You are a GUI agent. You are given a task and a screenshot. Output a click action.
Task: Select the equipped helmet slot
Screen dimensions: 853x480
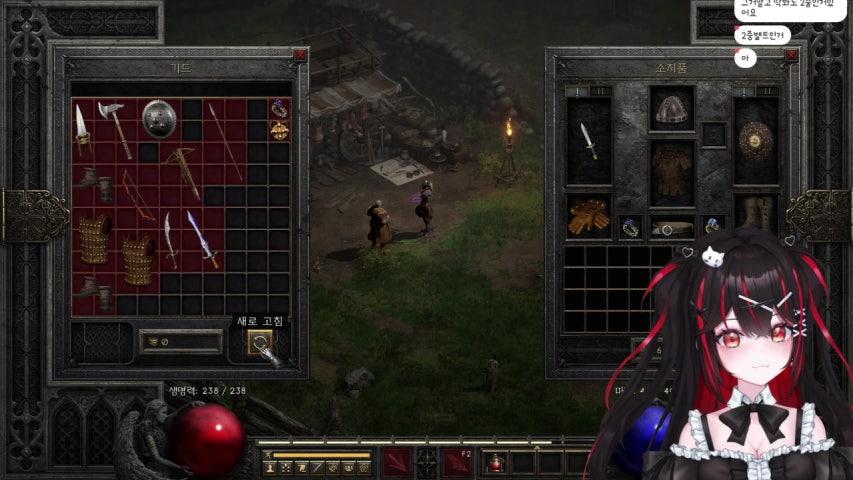[x=671, y=111]
